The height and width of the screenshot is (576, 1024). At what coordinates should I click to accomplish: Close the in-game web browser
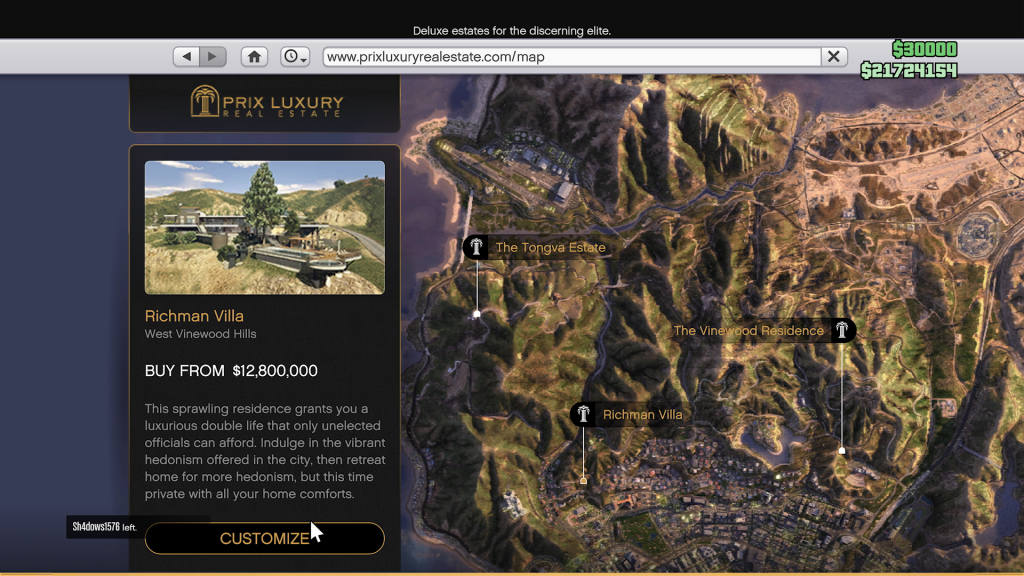[x=833, y=57]
